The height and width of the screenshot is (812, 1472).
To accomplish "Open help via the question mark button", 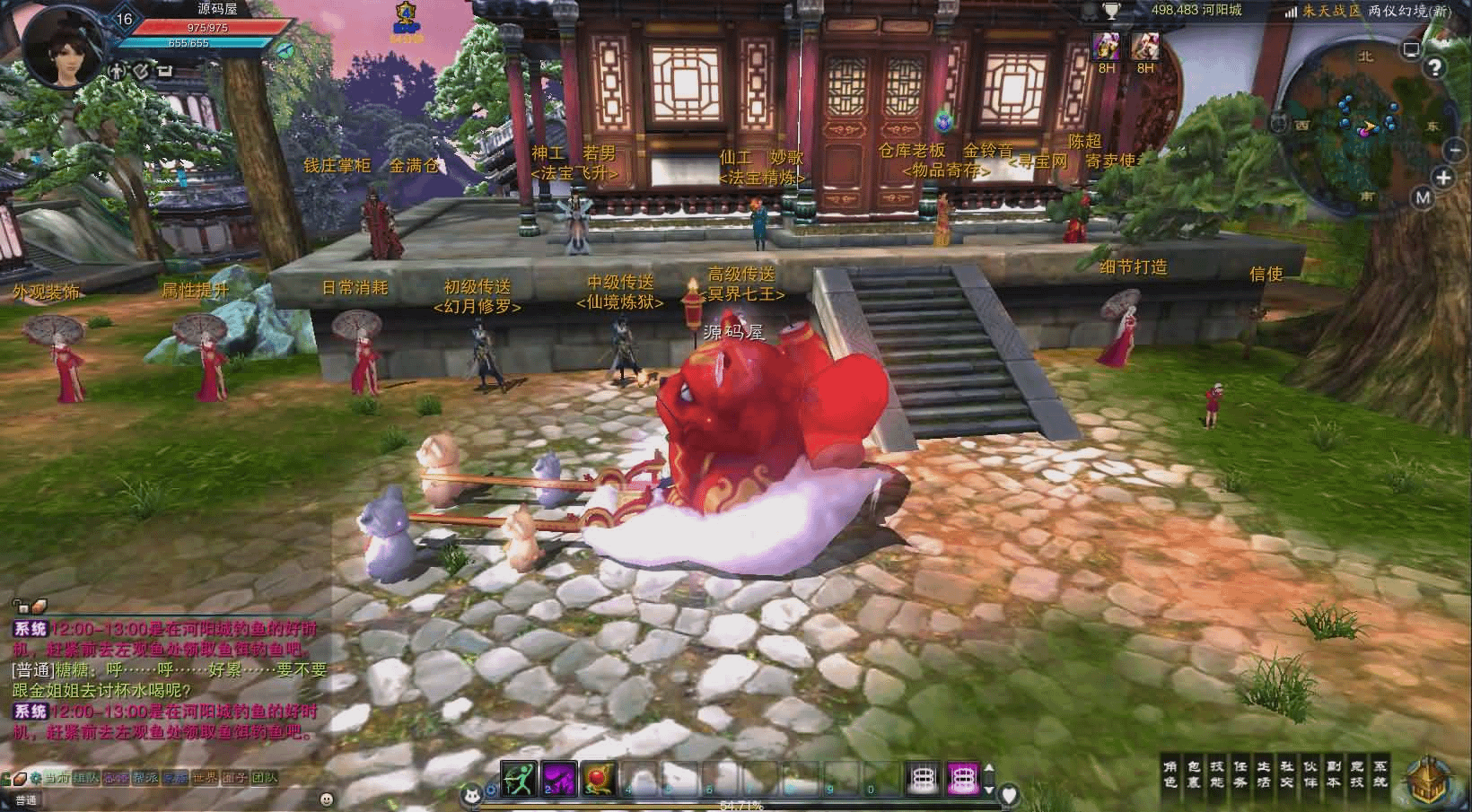I will [x=1435, y=68].
